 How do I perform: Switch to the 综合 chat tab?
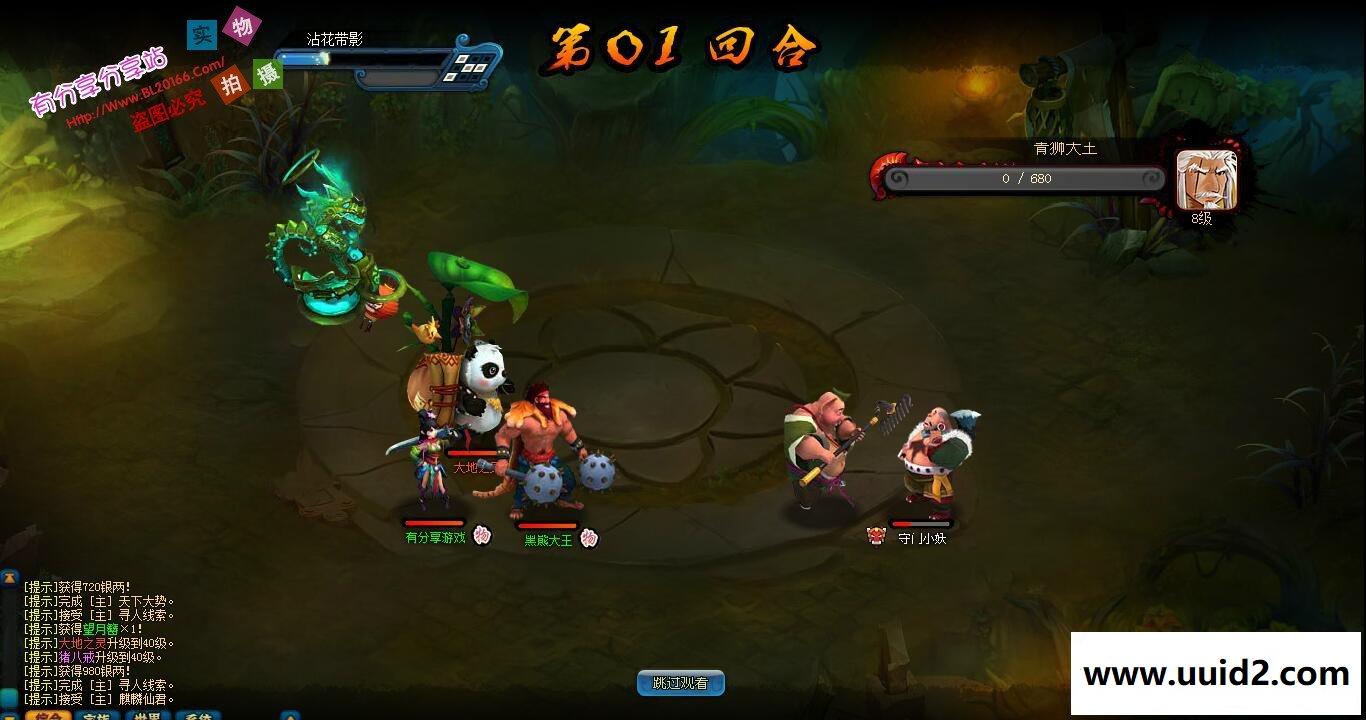tap(46, 715)
